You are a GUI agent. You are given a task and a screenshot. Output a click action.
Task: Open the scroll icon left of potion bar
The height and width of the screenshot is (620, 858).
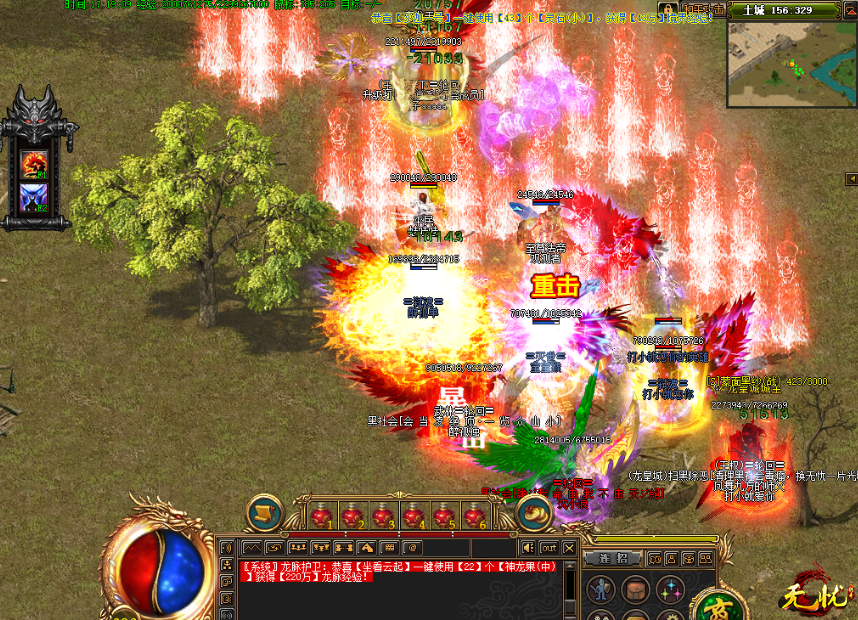point(264,513)
